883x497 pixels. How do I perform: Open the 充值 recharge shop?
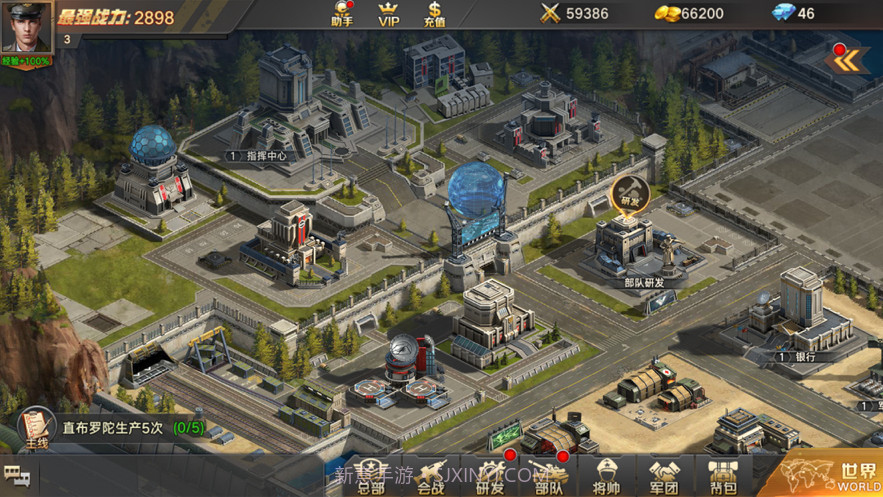click(x=434, y=13)
